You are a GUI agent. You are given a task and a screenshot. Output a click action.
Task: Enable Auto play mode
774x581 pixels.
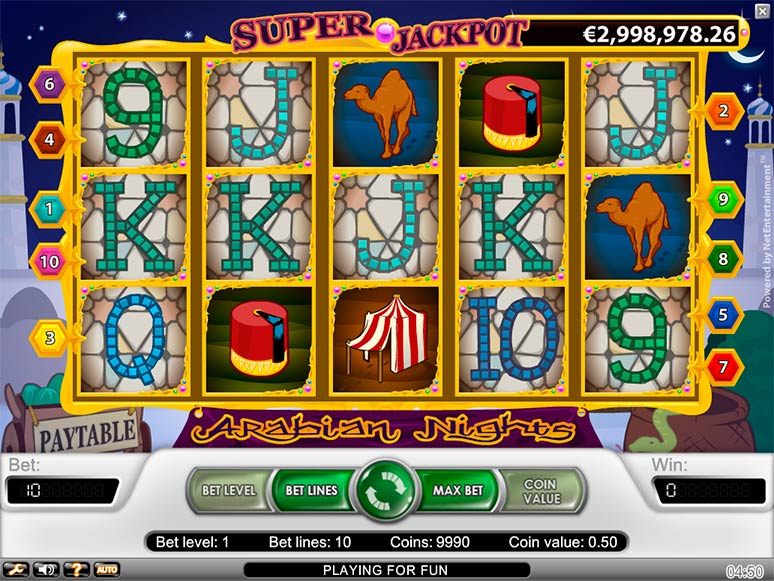[107, 570]
